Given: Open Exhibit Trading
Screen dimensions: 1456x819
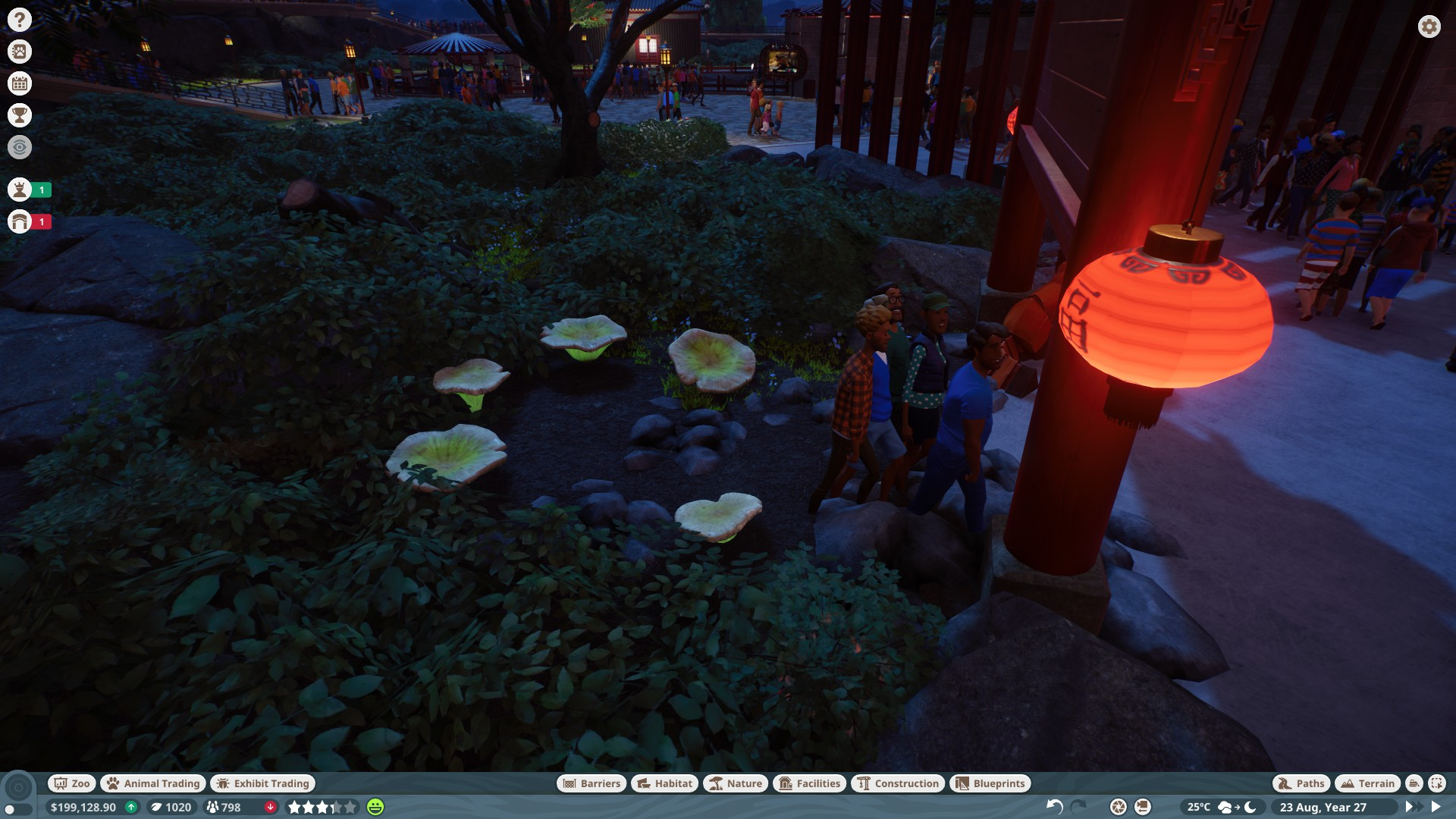Looking at the screenshot, I should [x=262, y=783].
